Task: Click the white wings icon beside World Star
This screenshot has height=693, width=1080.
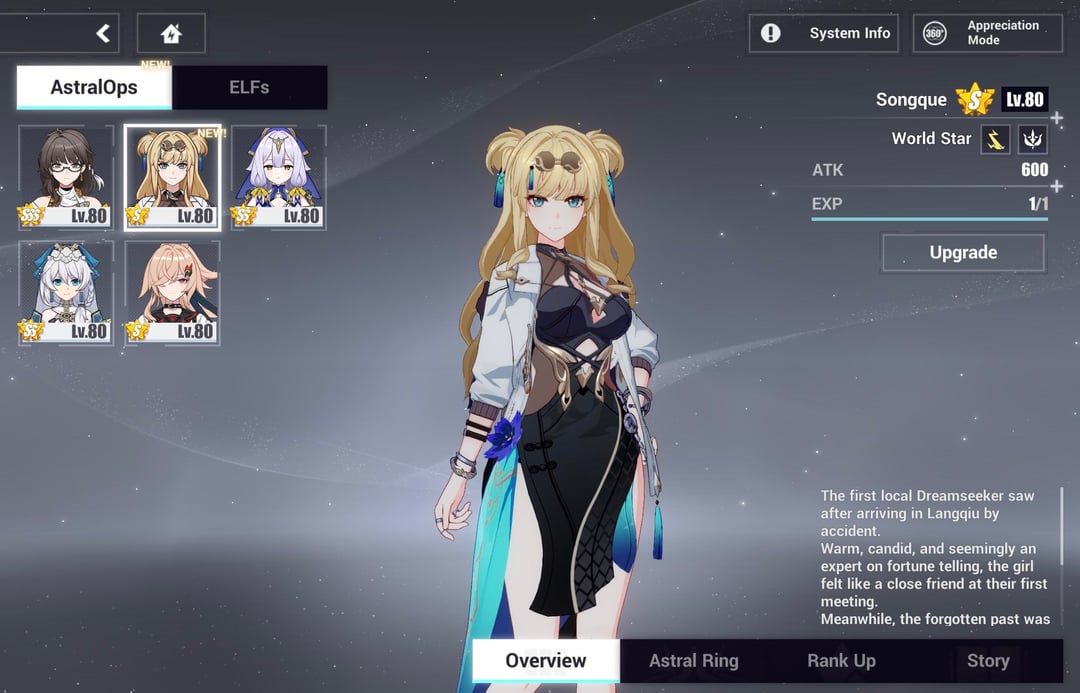Action: [1032, 139]
